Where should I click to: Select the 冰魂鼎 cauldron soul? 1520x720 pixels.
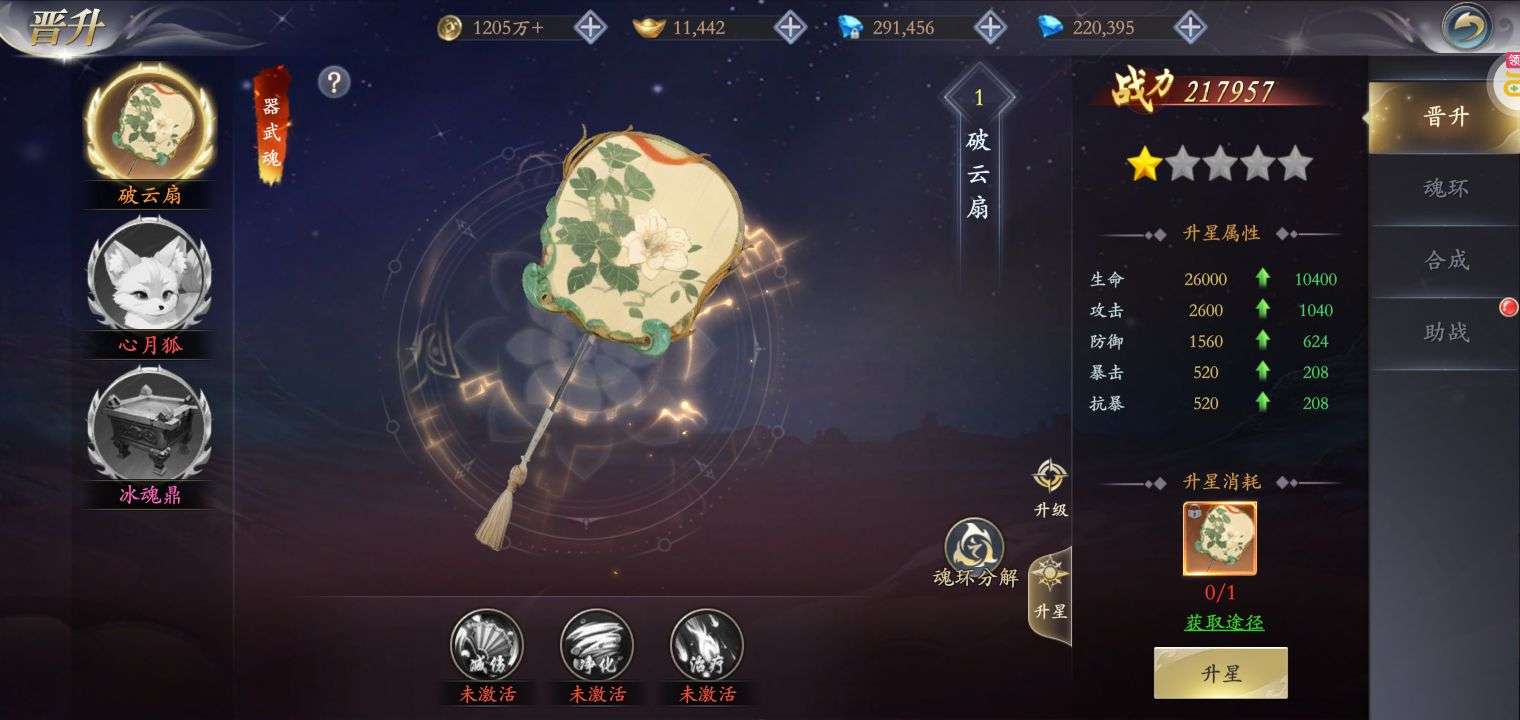tap(149, 425)
